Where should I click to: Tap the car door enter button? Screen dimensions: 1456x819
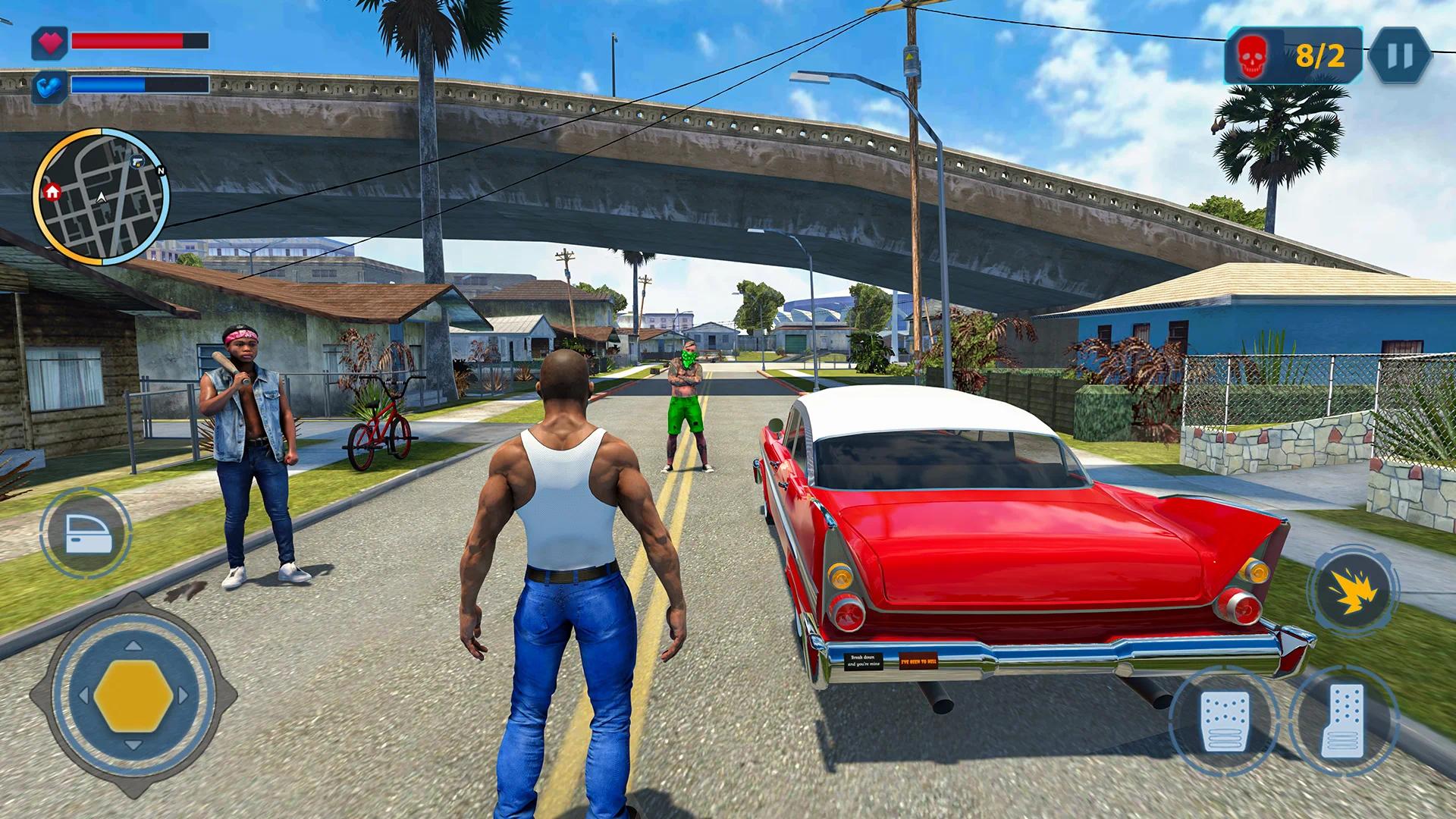pyautogui.click(x=85, y=532)
